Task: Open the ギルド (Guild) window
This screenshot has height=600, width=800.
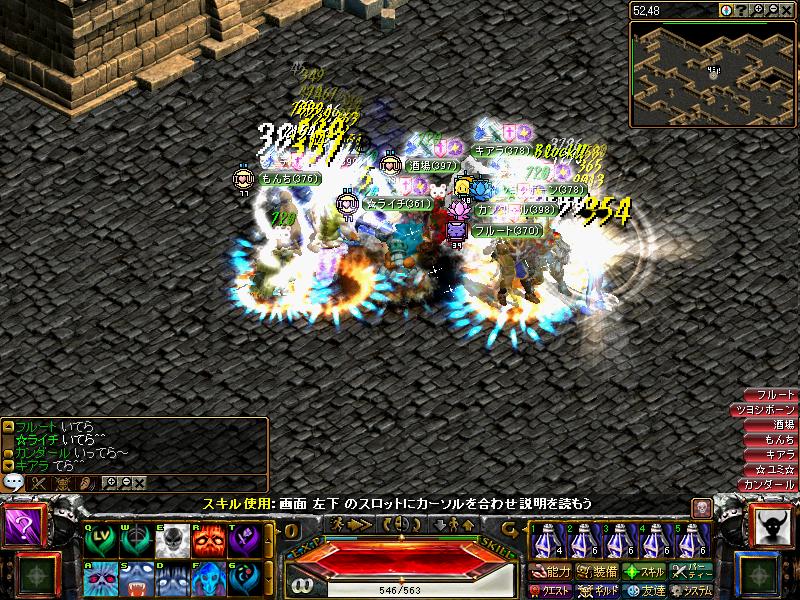Action: (597, 590)
